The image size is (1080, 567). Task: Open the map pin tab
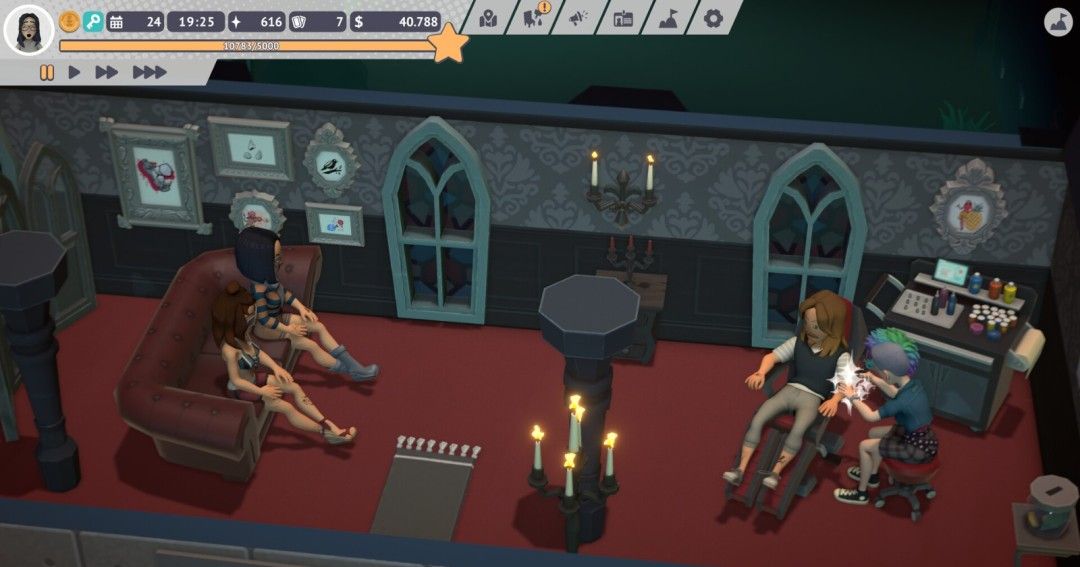point(489,18)
